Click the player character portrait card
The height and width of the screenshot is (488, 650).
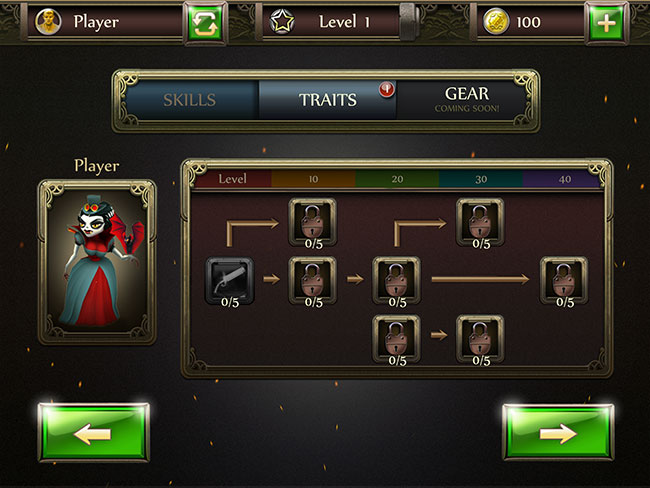[97, 262]
